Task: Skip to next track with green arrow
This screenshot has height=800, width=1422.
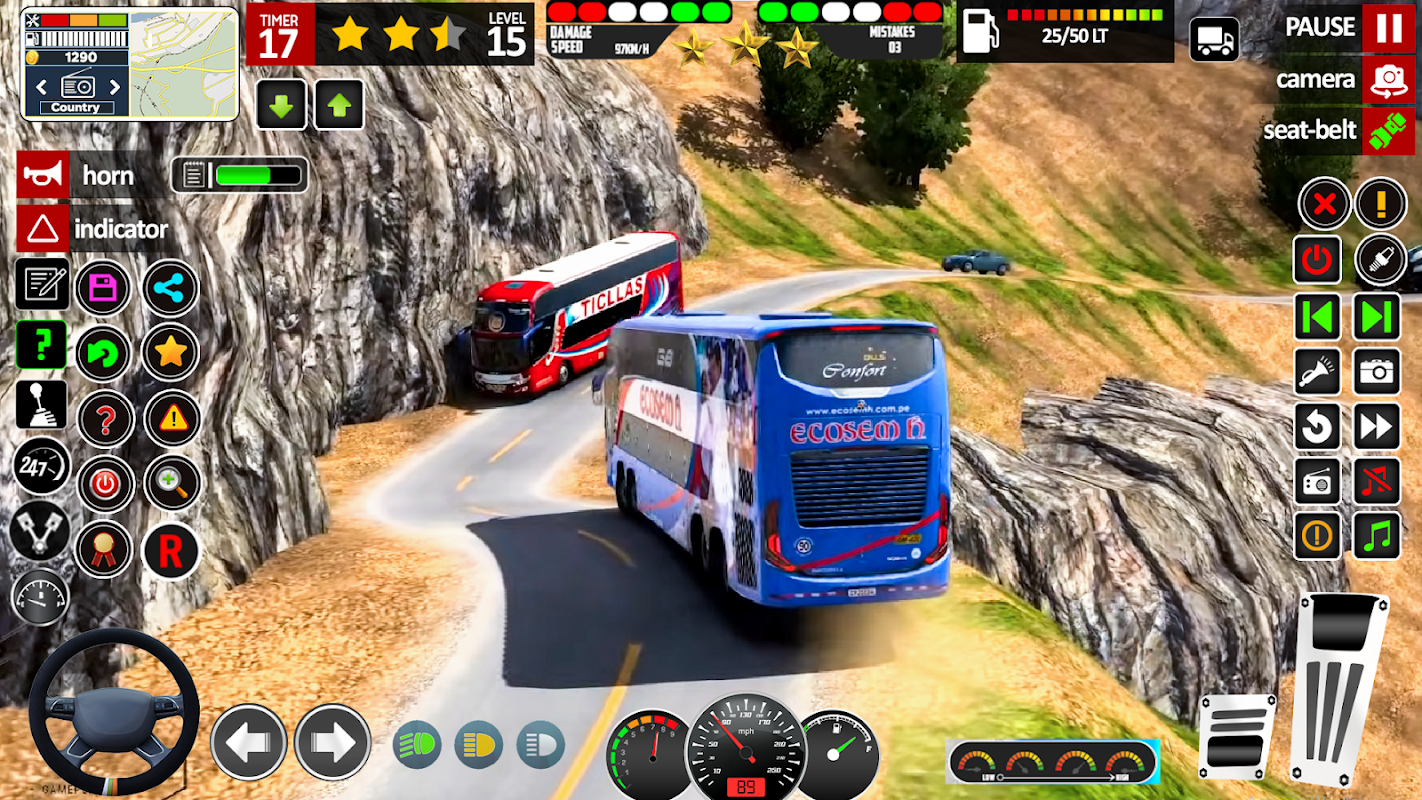Action: (x=1377, y=318)
